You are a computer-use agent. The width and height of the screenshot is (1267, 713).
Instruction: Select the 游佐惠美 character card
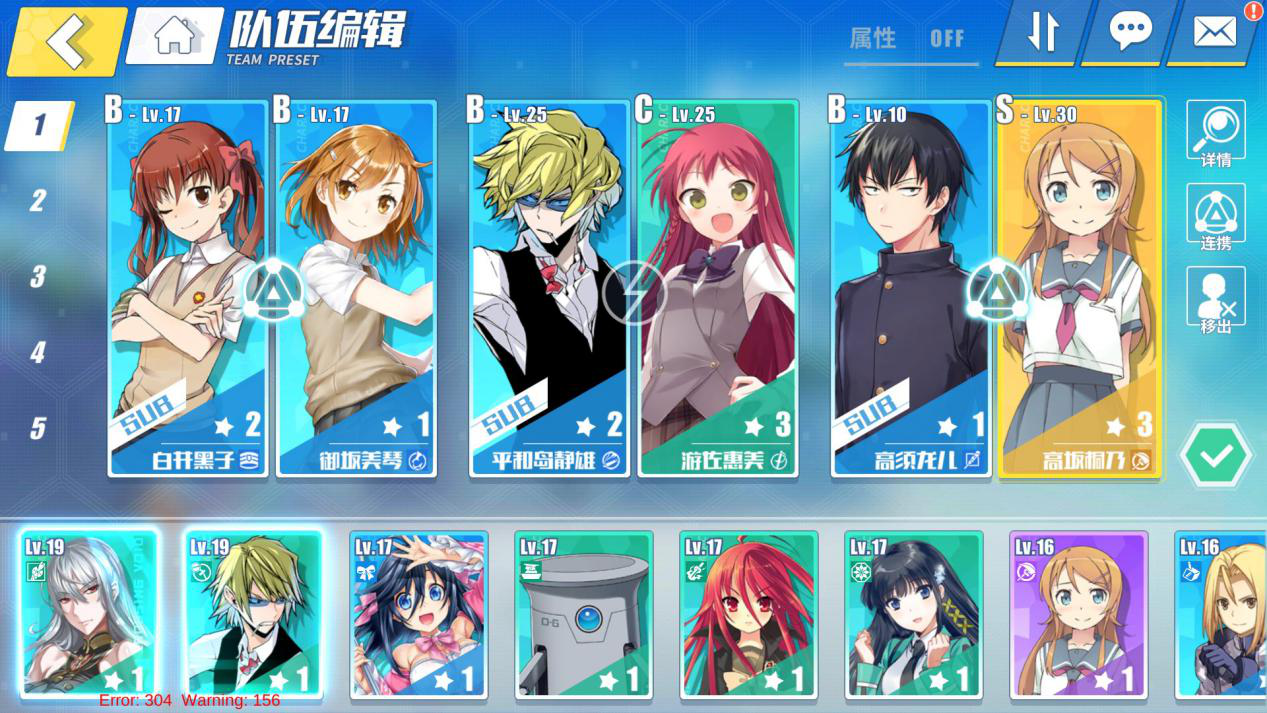718,290
